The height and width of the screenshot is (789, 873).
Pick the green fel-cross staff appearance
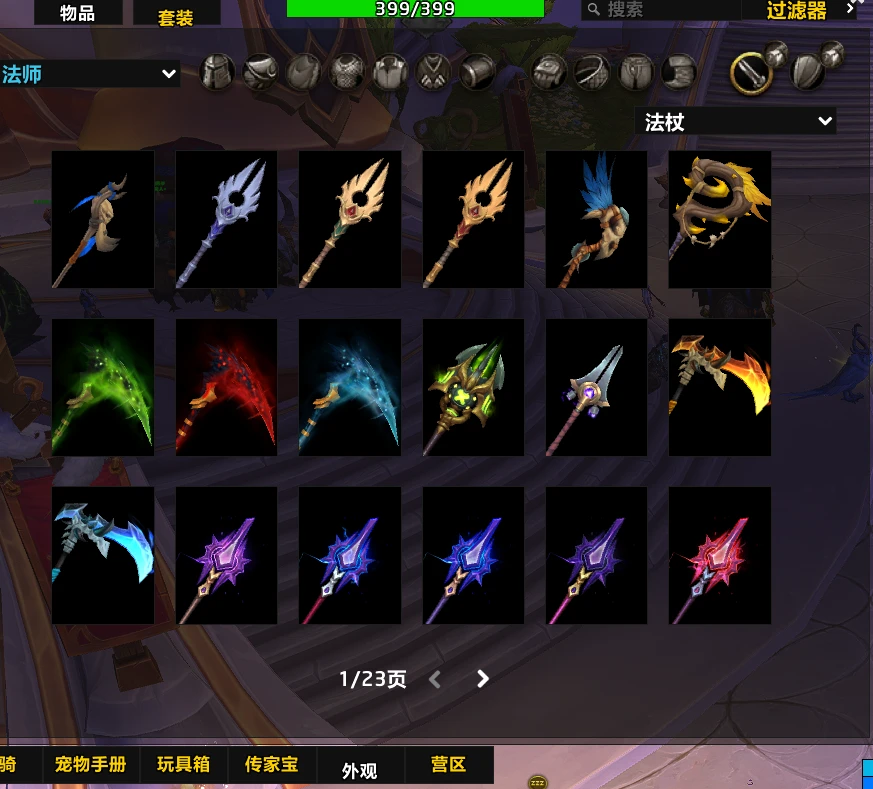[473, 387]
